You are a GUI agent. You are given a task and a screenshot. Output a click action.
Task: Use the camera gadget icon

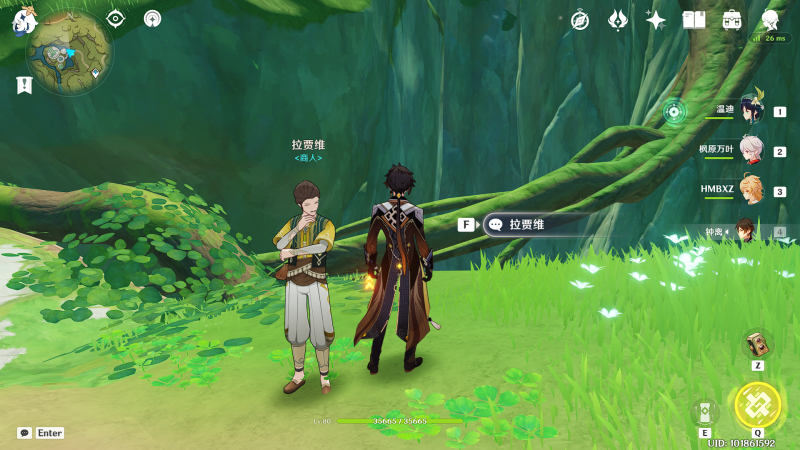coord(757,344)
